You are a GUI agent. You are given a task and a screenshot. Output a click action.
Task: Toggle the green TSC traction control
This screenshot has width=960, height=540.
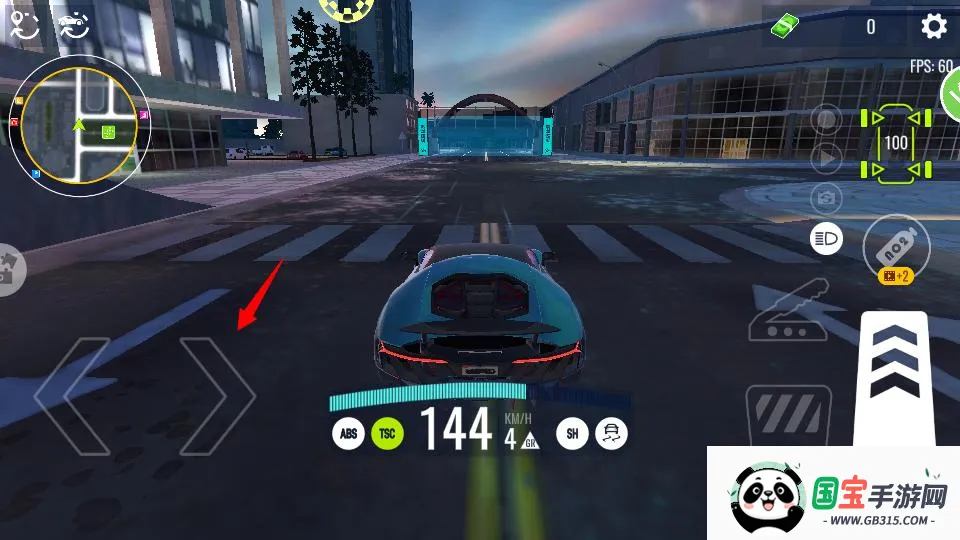tap(388, 433)
